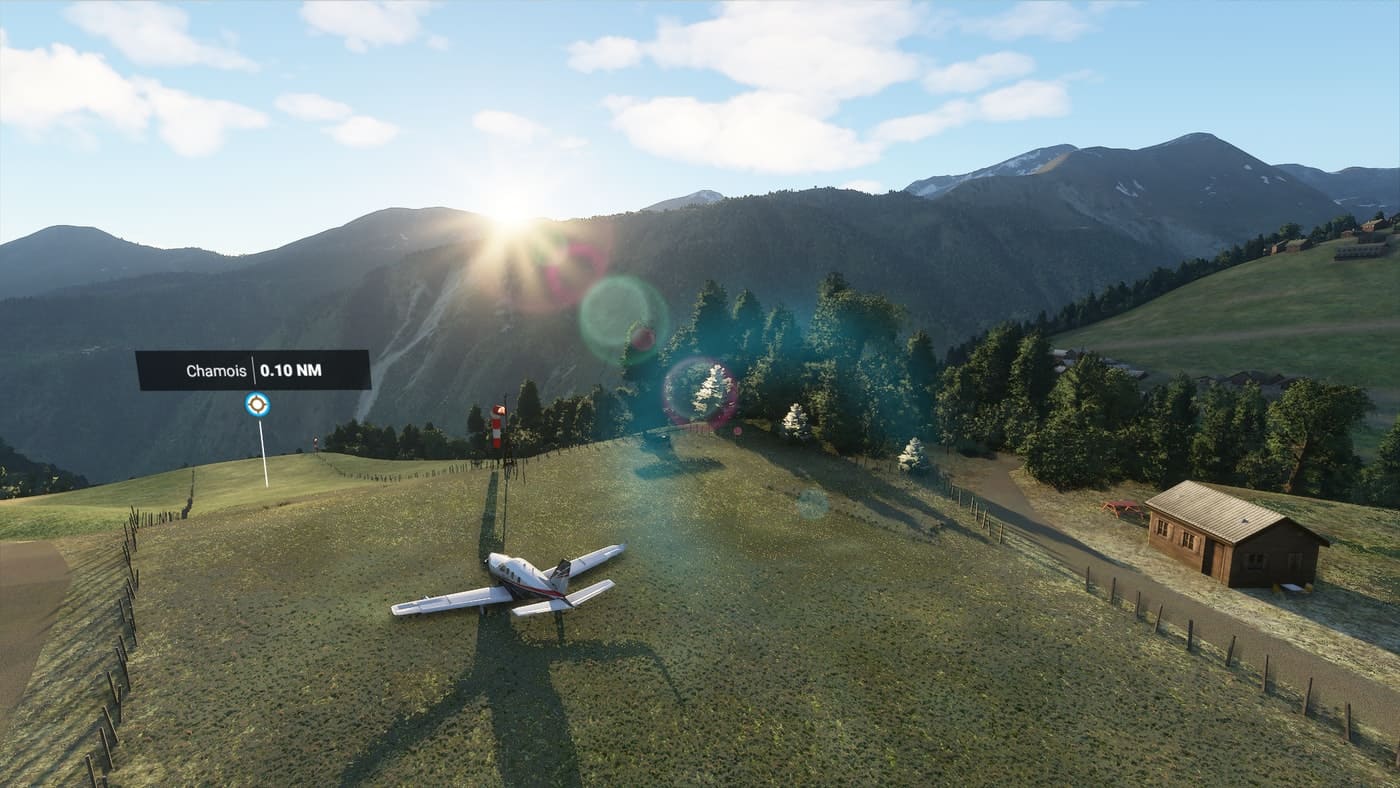The width and height of the screenshot is (1400, 788).
Task: Select the Chamois 0.10 NM label
Action: tap(253, 370)
